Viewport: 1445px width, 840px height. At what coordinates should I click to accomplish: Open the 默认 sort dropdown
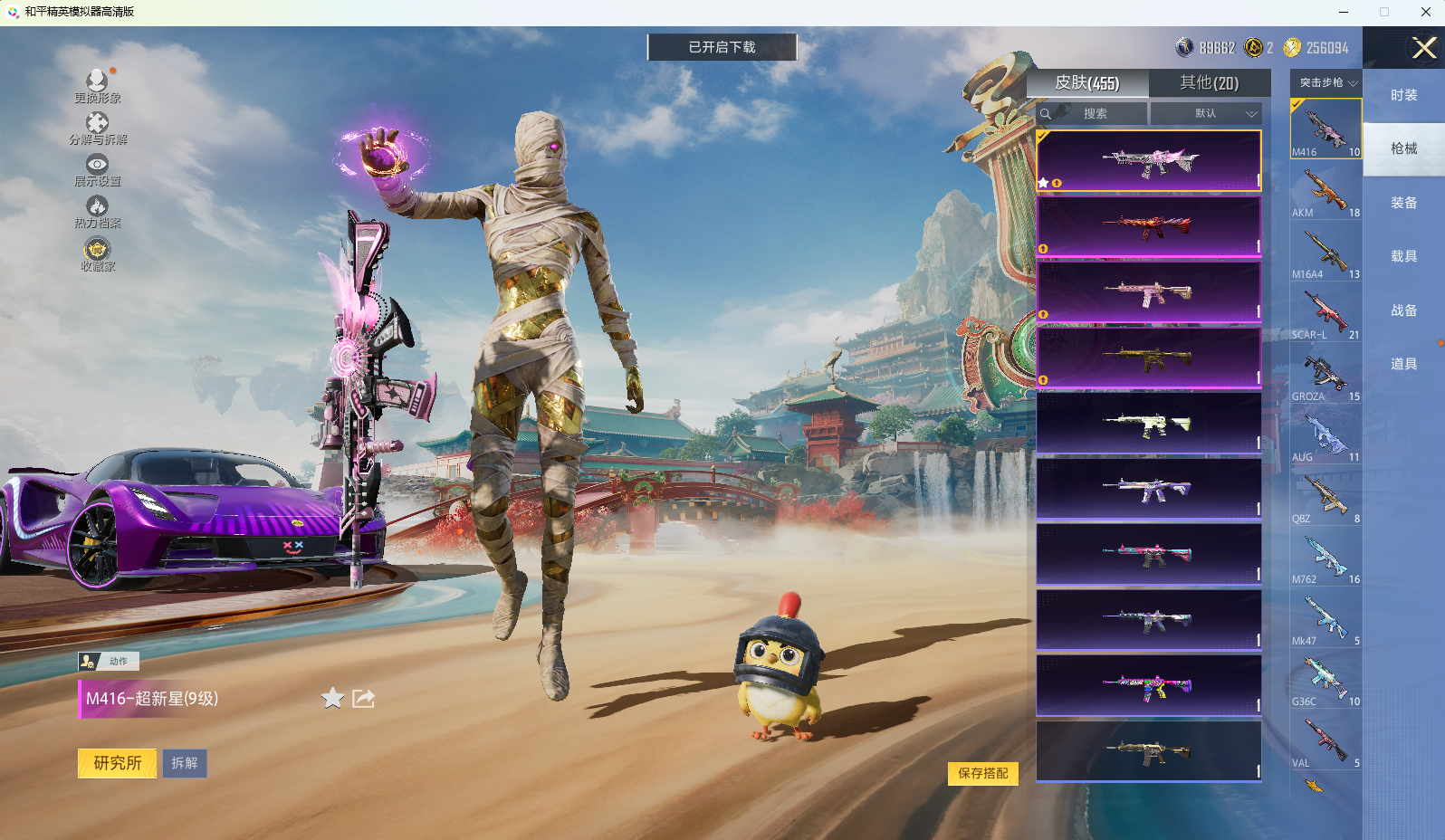tap(1206, 113)
